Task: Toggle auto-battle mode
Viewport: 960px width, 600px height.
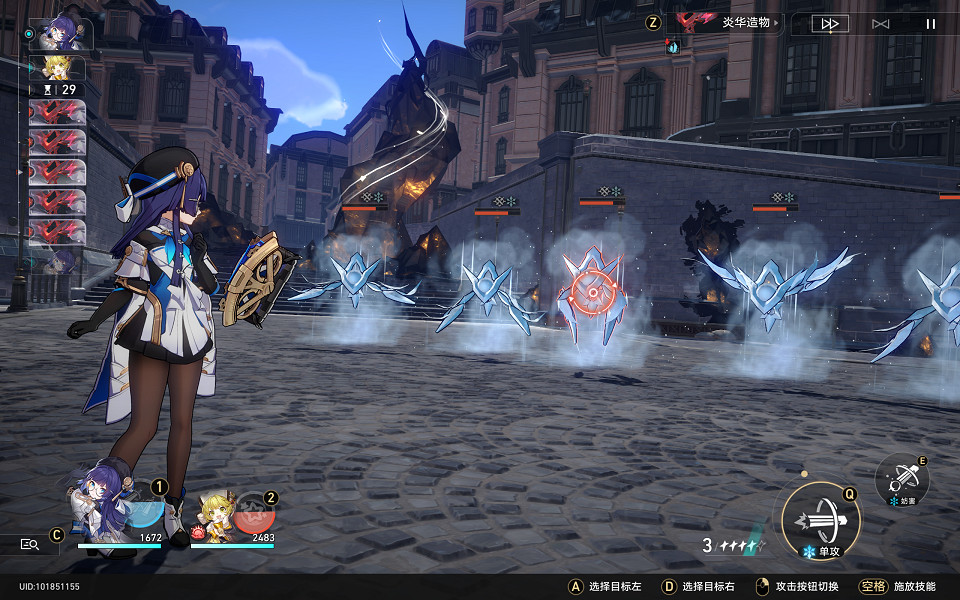Action: pos(880,24)
